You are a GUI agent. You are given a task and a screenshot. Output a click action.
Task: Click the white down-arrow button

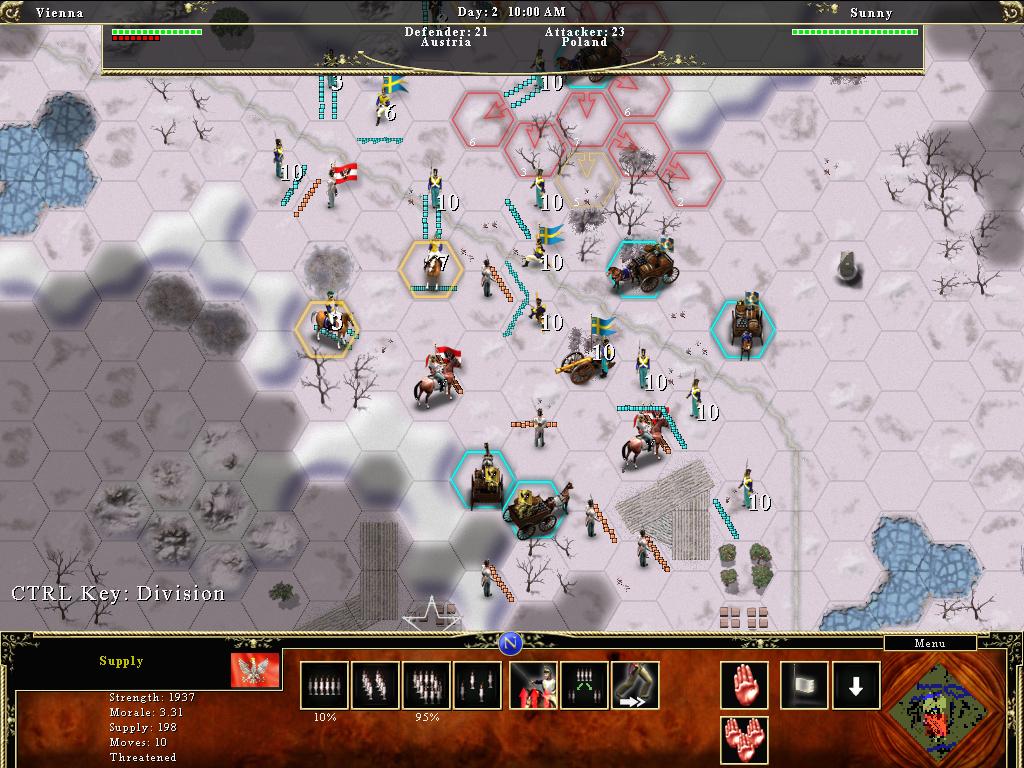click(x=856, y=685)
